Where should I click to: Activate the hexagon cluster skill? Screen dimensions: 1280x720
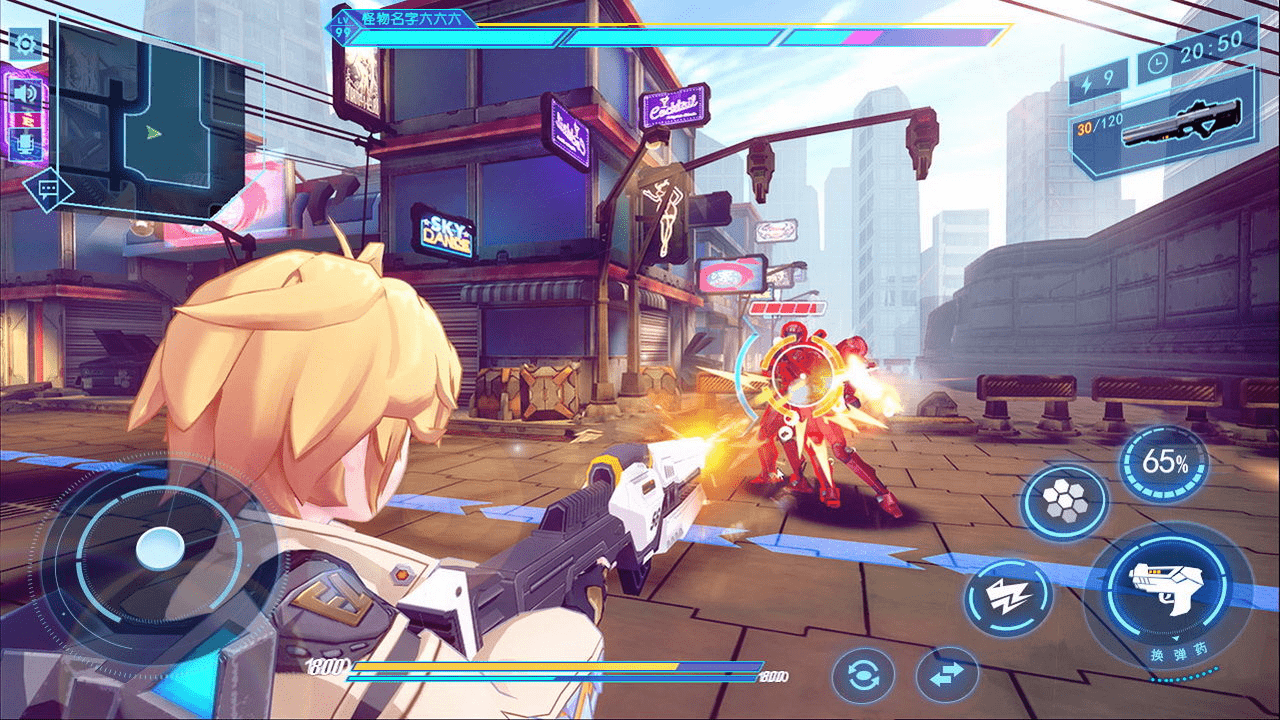coord(1063,502)
